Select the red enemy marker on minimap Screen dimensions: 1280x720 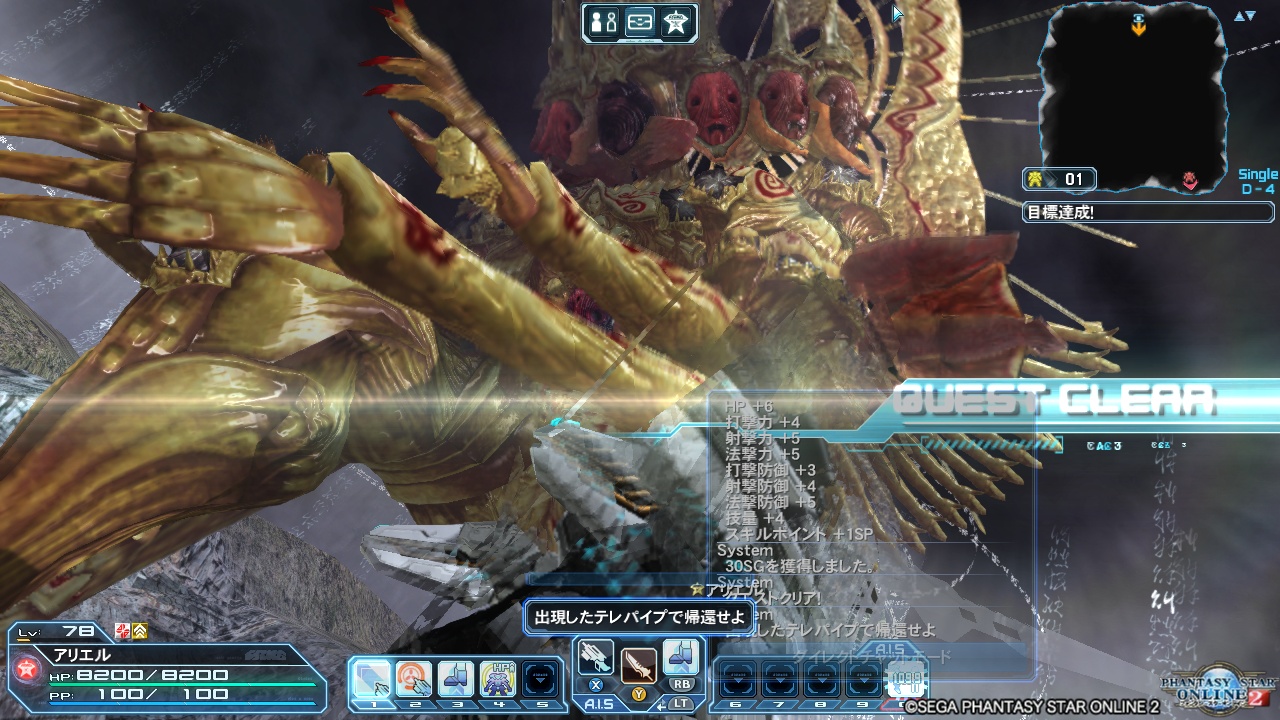click(1190, 180)
